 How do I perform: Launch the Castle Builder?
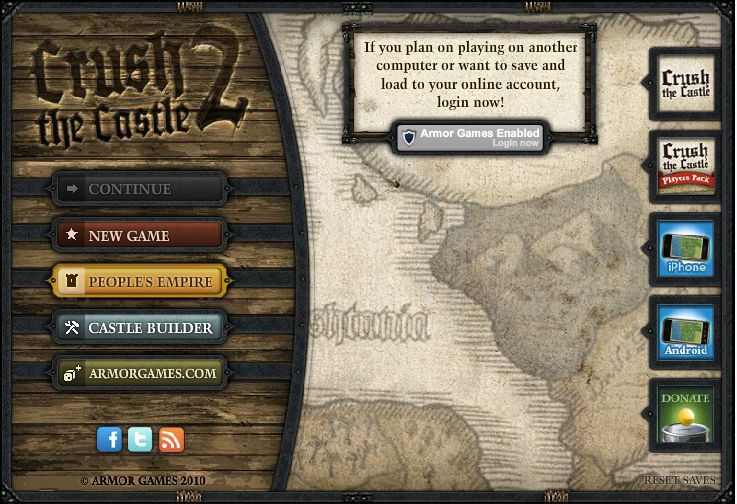139,328
